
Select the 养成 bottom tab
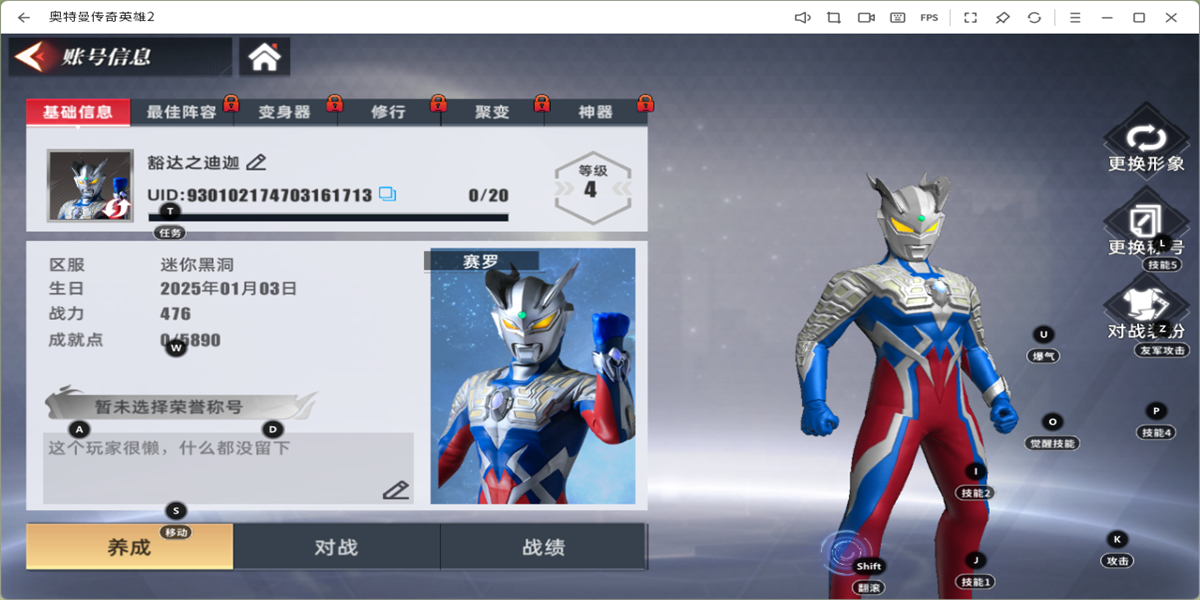[x=129, y=547]
